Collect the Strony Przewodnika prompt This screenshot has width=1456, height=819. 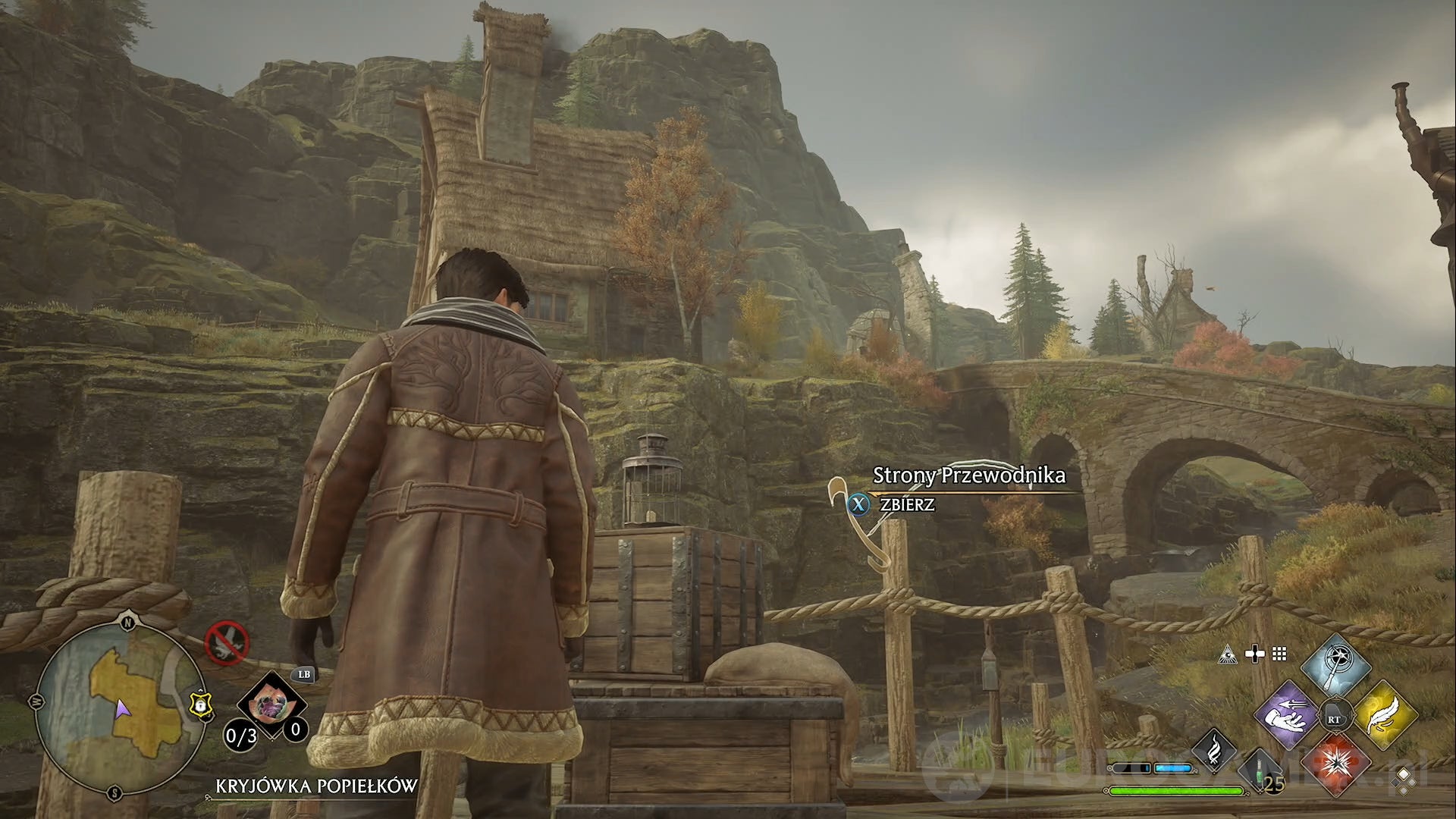(x=907, y=504)
